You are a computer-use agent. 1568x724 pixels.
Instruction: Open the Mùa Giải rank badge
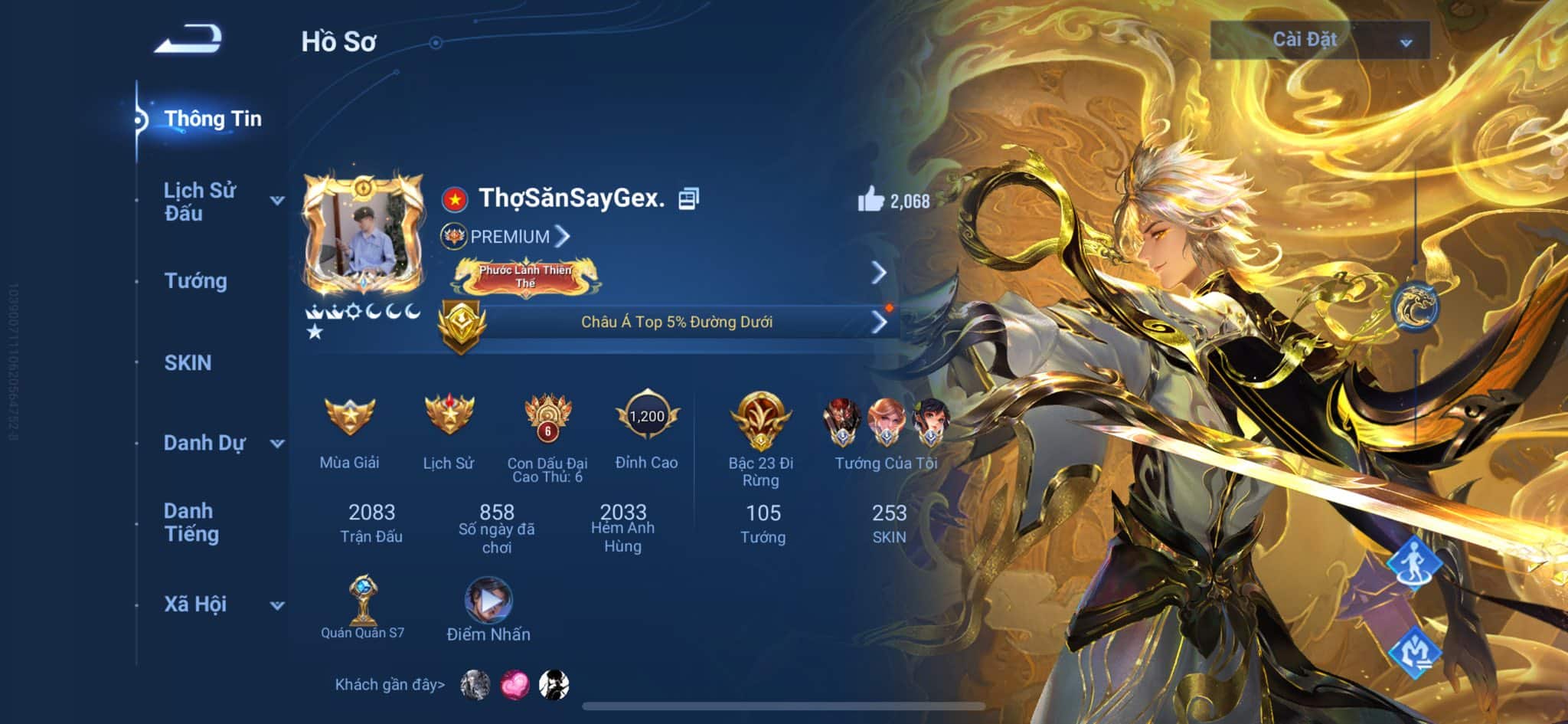[x=349, y=416]
